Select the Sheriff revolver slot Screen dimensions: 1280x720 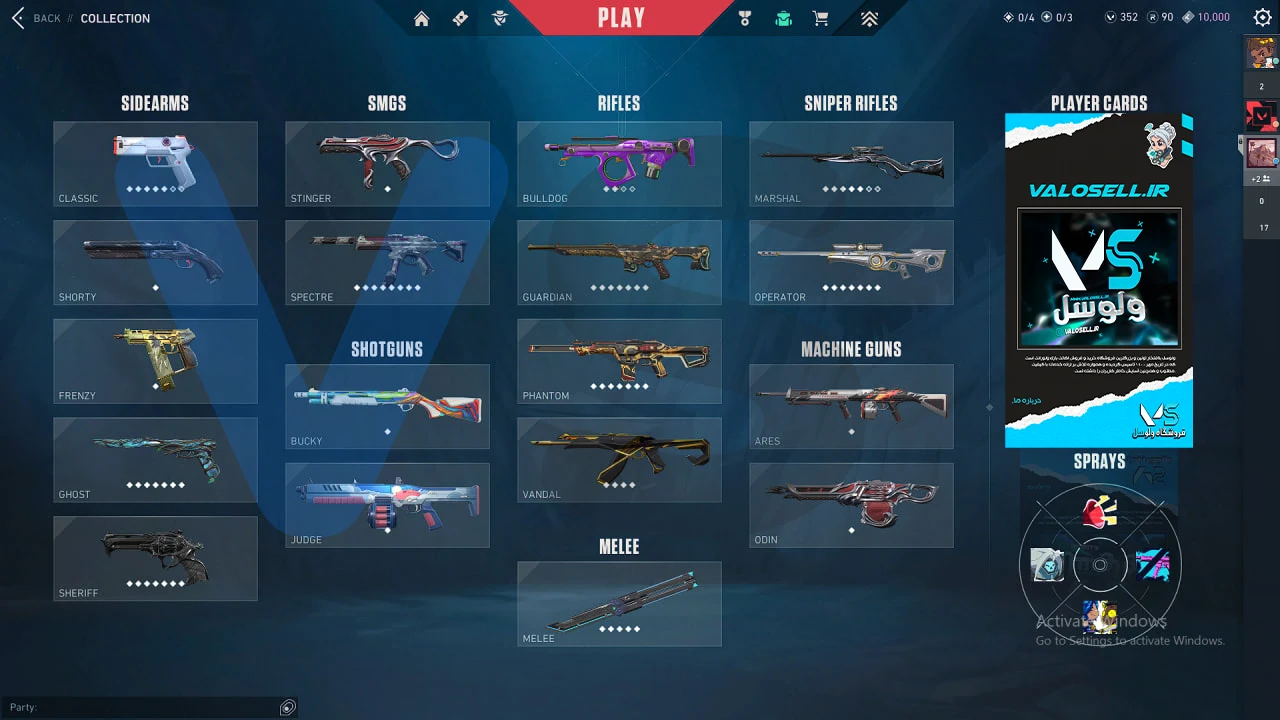pyautogui.click(x=155, y=558)
